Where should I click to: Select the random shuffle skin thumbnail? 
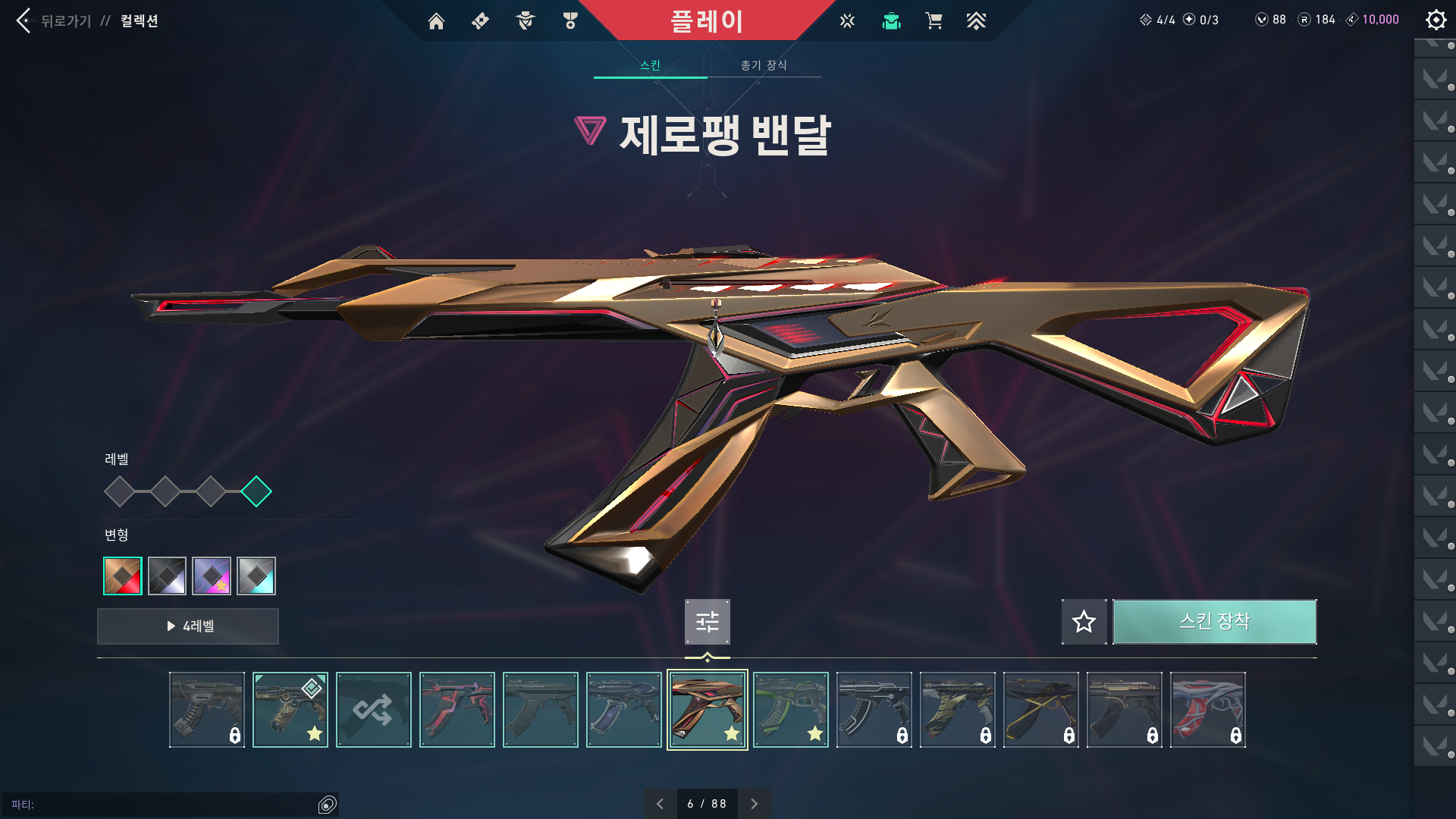[x=374, y=710]
